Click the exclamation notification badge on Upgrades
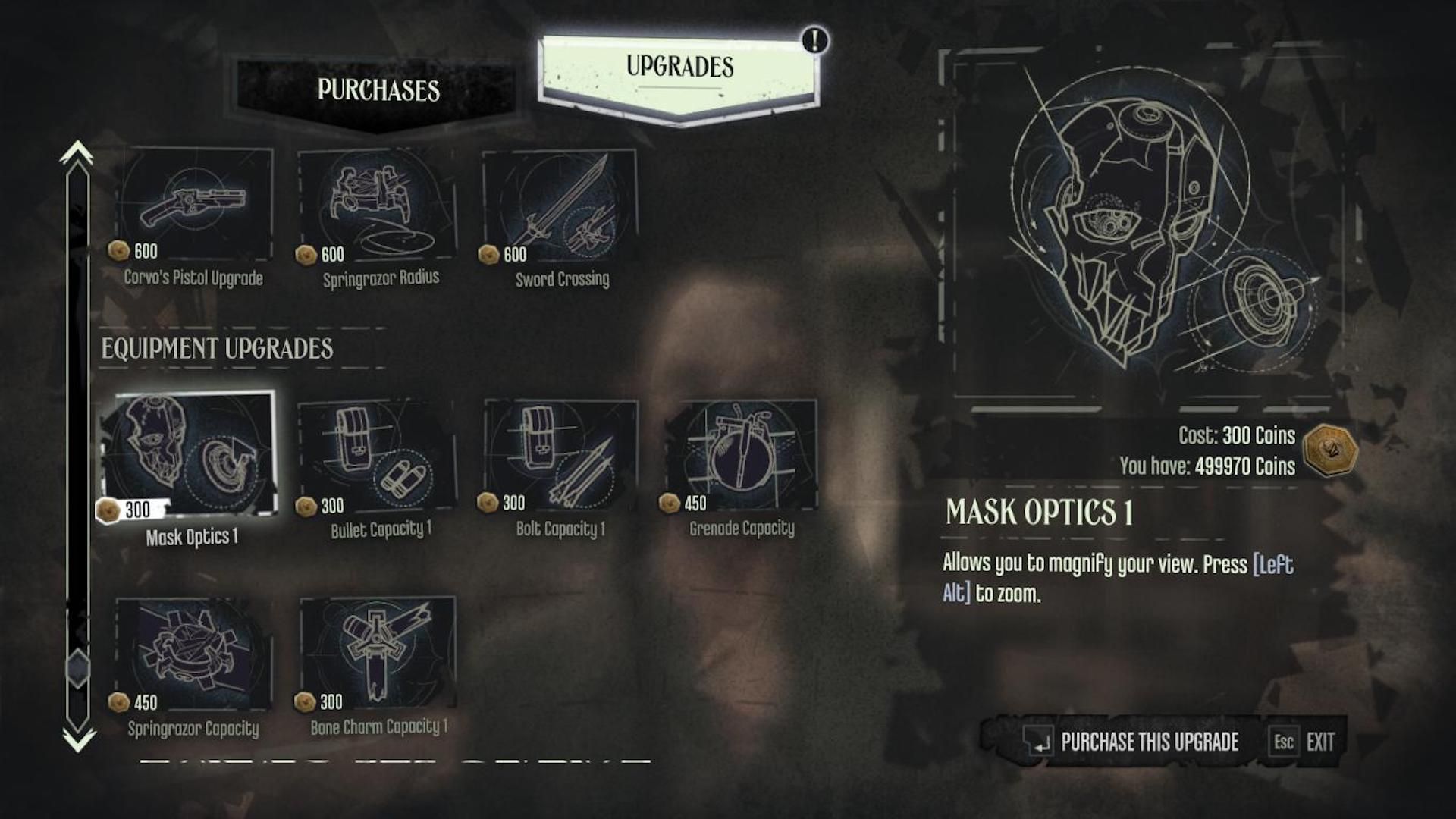 [x=814, y=41]
